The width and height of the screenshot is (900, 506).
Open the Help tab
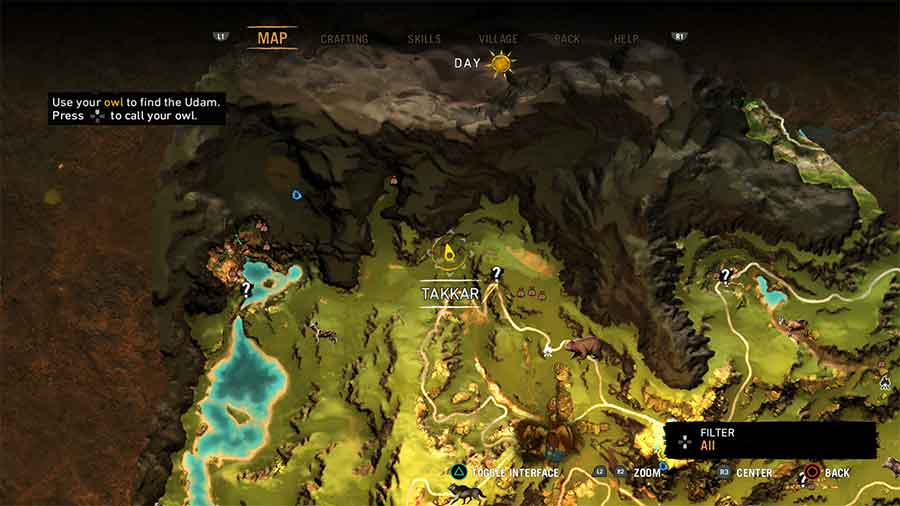coord(626,39)
